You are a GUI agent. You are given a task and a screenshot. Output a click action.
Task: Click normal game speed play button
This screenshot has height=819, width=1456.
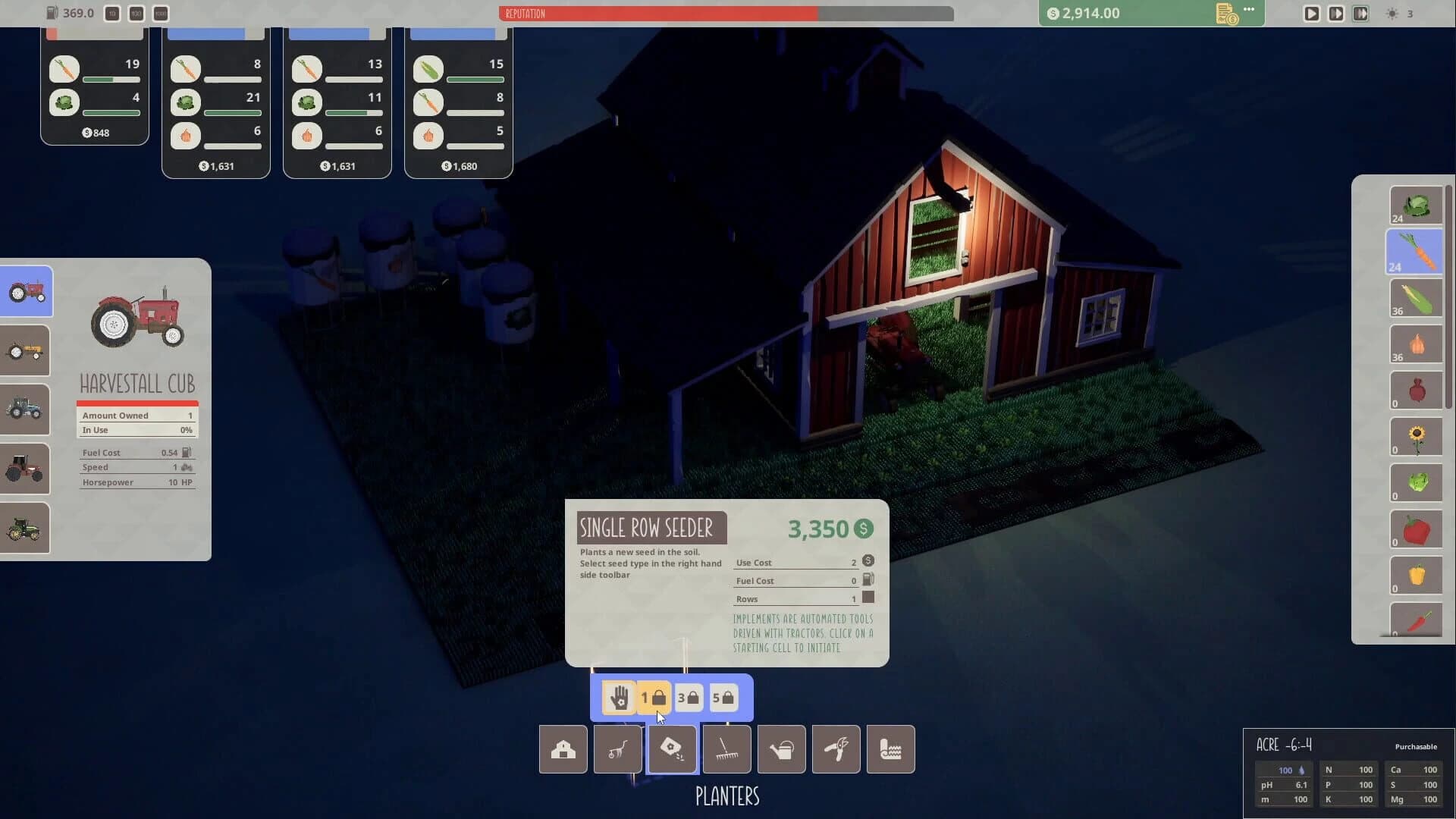click(x=1311, y=13)
